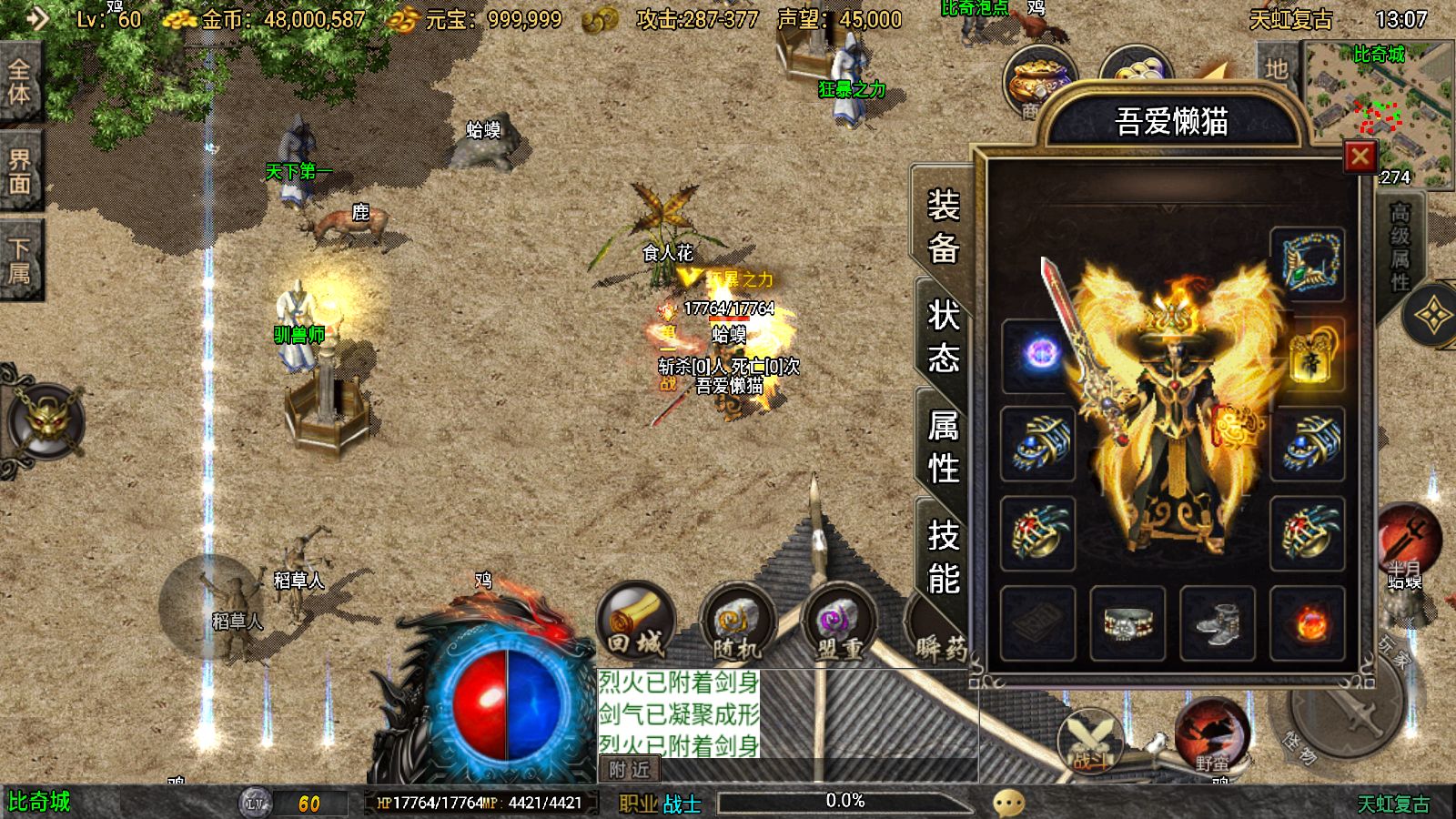Open the 属性 attributes tab
This screenshot has height=819, width=1456.
pyautogui.click(x=943, y=447)
